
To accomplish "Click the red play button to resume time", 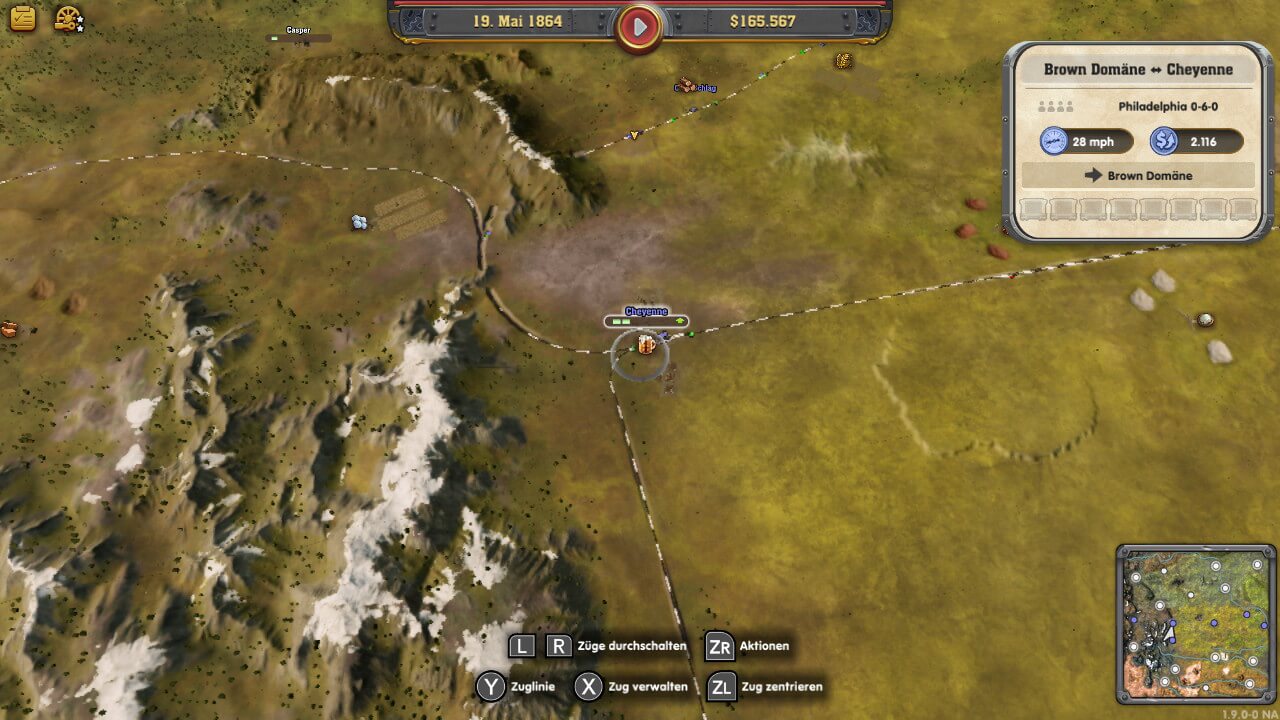I will point(640,24).
